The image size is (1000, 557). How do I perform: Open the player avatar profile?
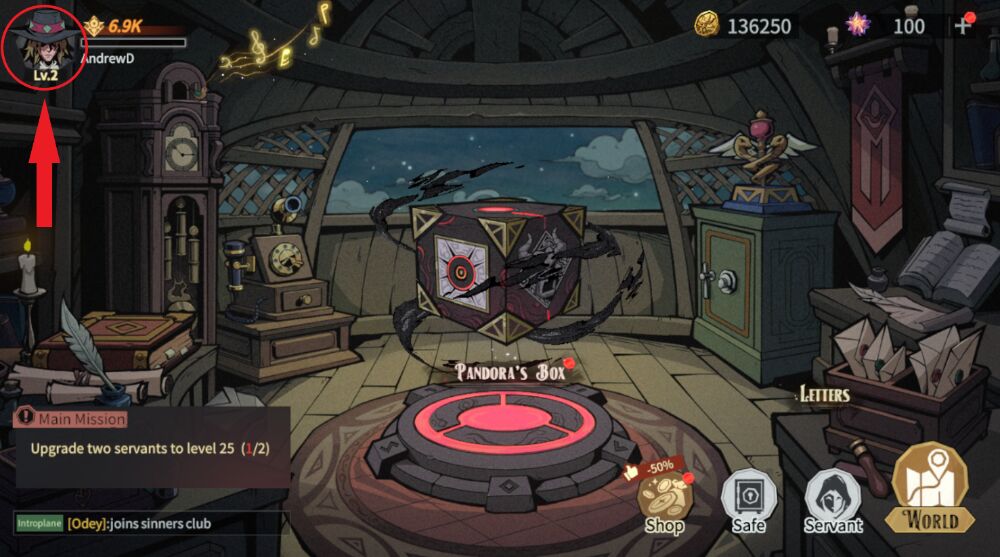[42, 44]
